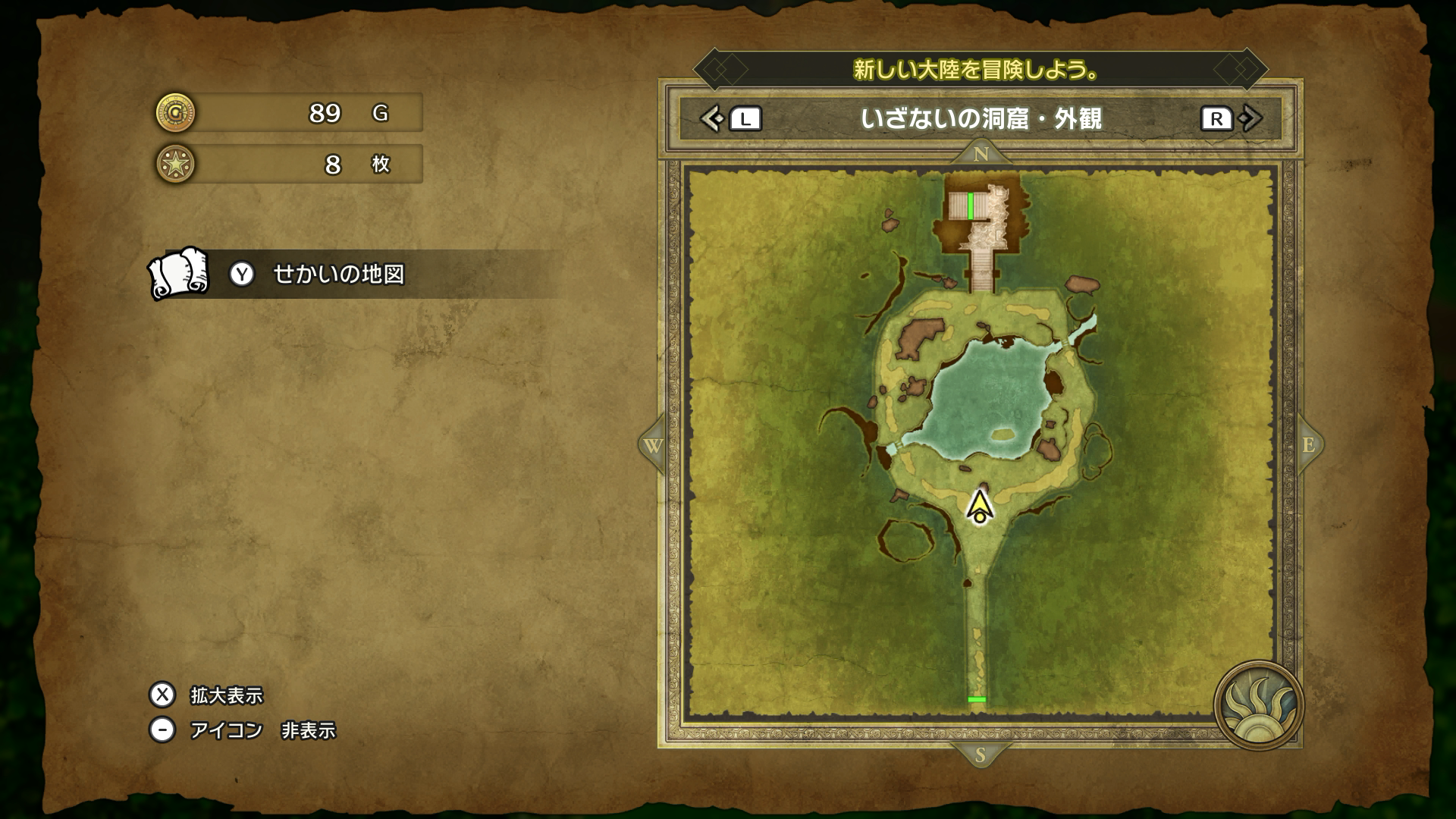Image resolution: width=1456 pixels, height=819 pixels.
Task: Click the sun time-of-day emblem
Action: (1258, 704)
